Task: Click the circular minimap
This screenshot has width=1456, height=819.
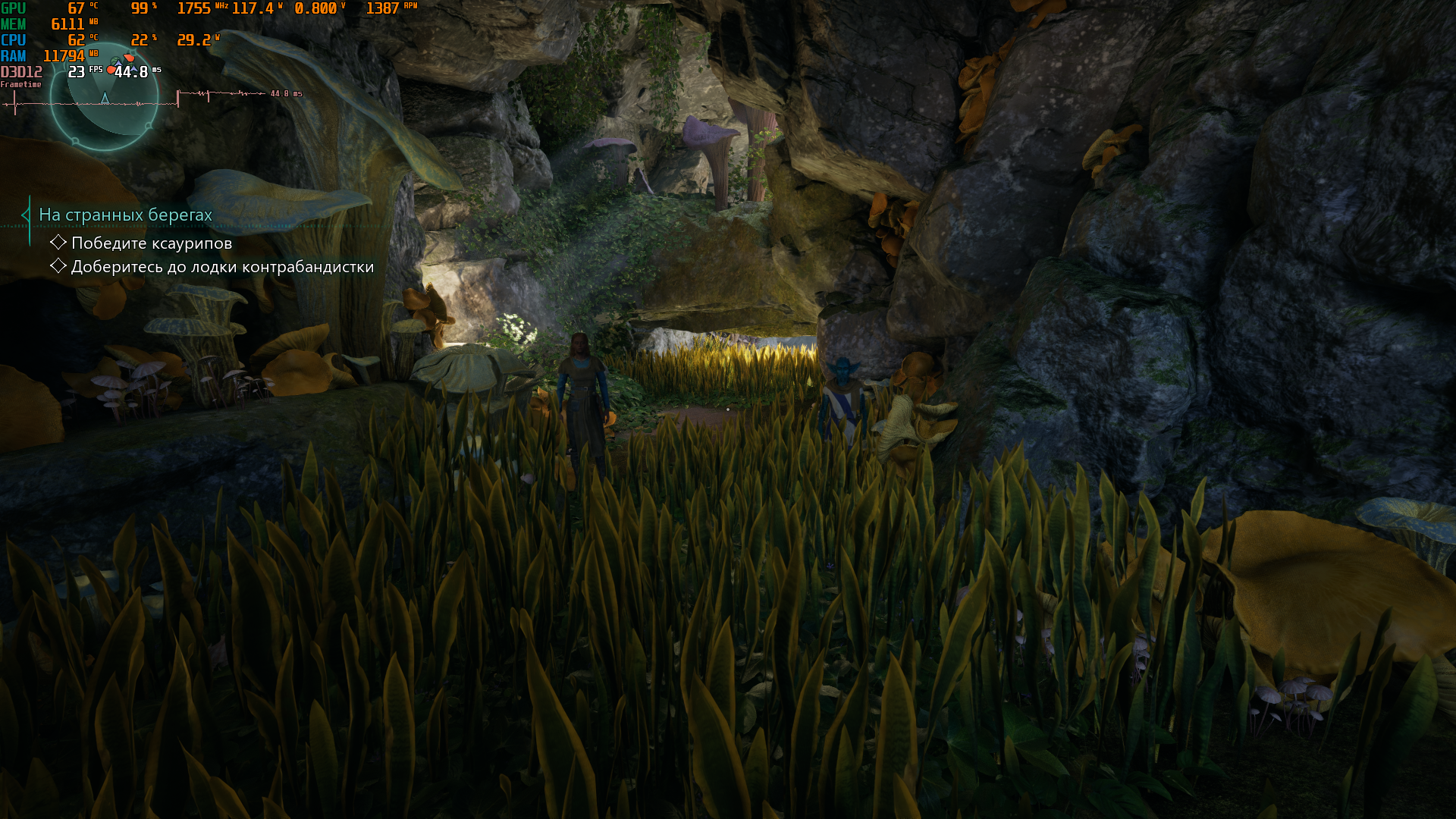Action: coord(105,97)
